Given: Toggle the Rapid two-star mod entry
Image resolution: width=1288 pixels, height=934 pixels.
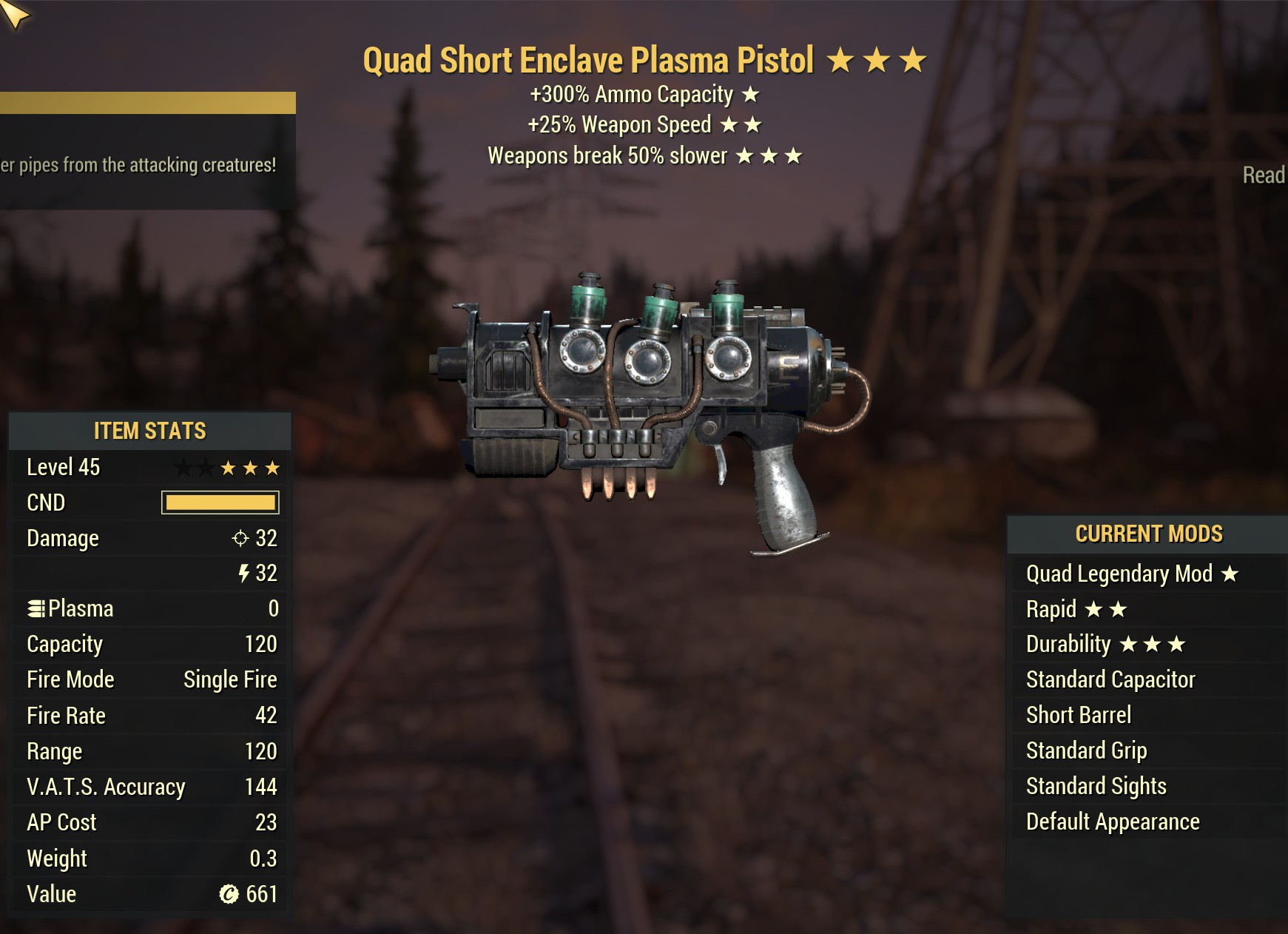Looking at the screenshot, I should [x=1073, y=609].
